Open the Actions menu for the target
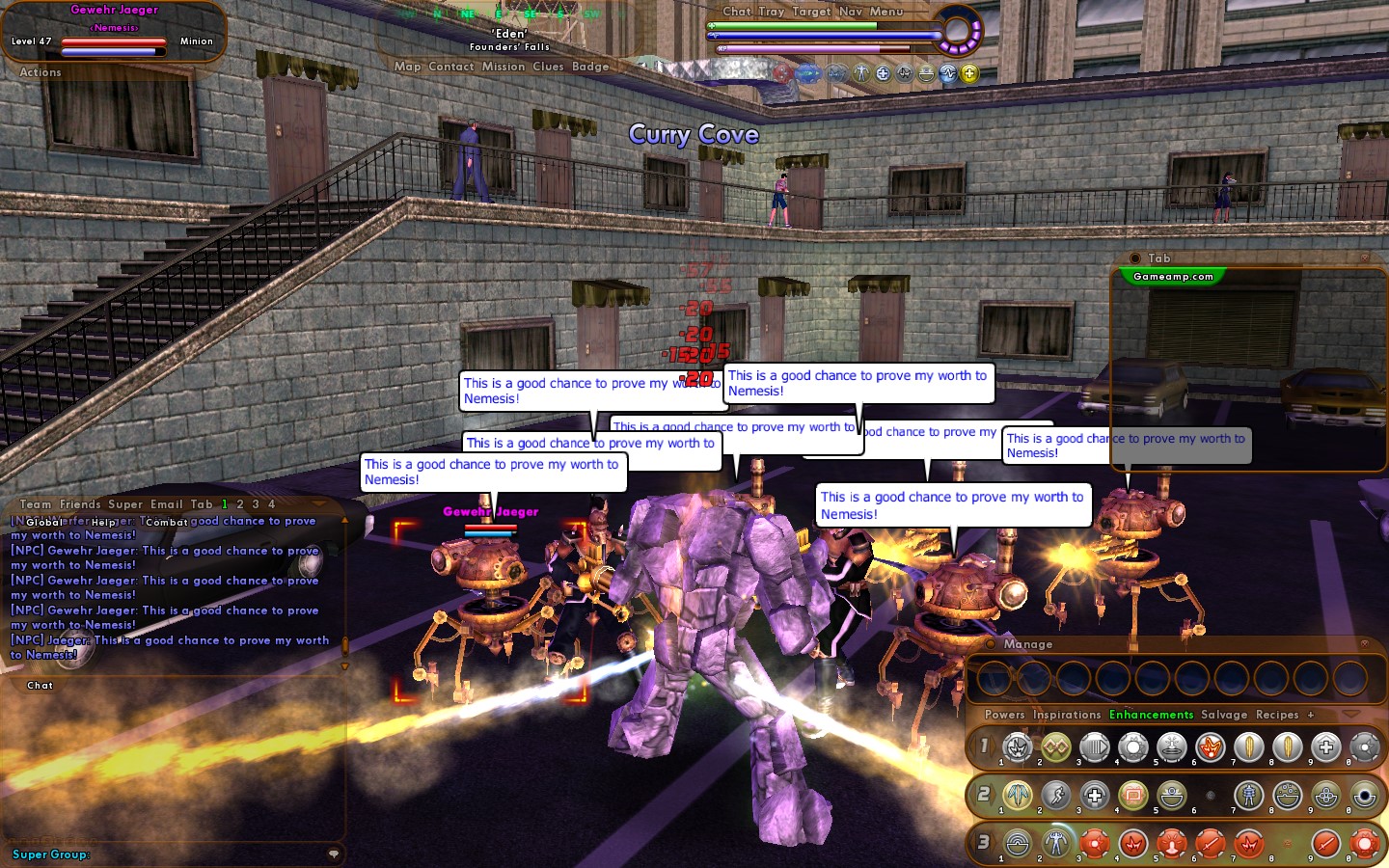Screen dimensions: 1389x868 40,72
